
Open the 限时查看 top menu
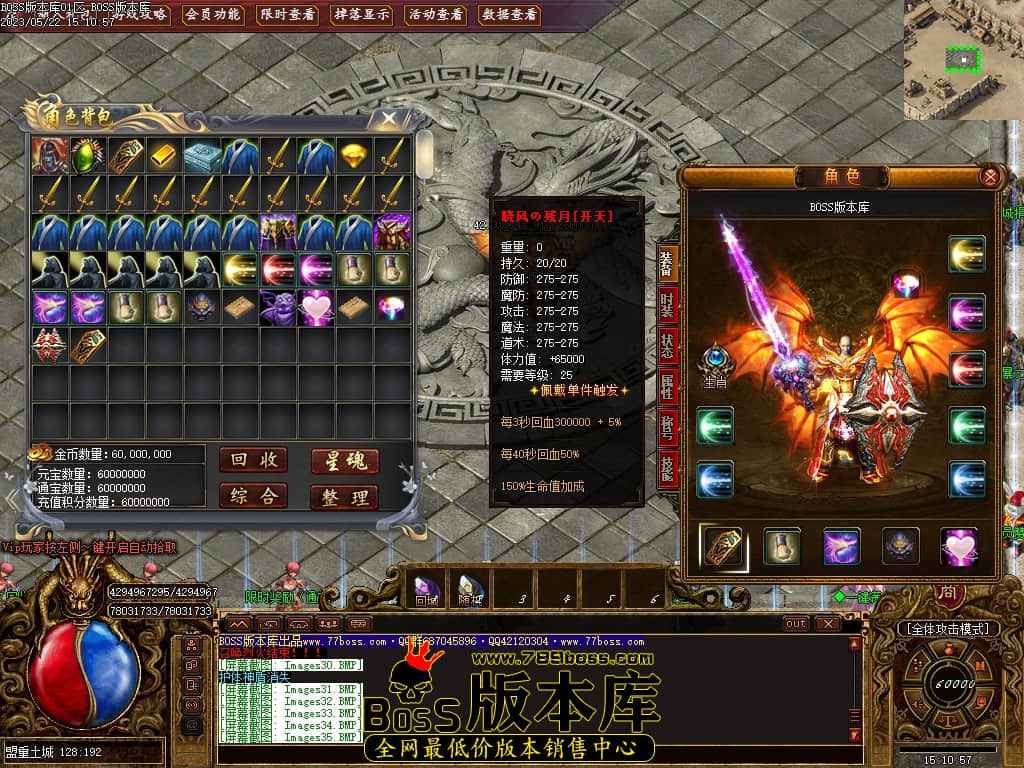pyautogui.click(x=287, y=15)
